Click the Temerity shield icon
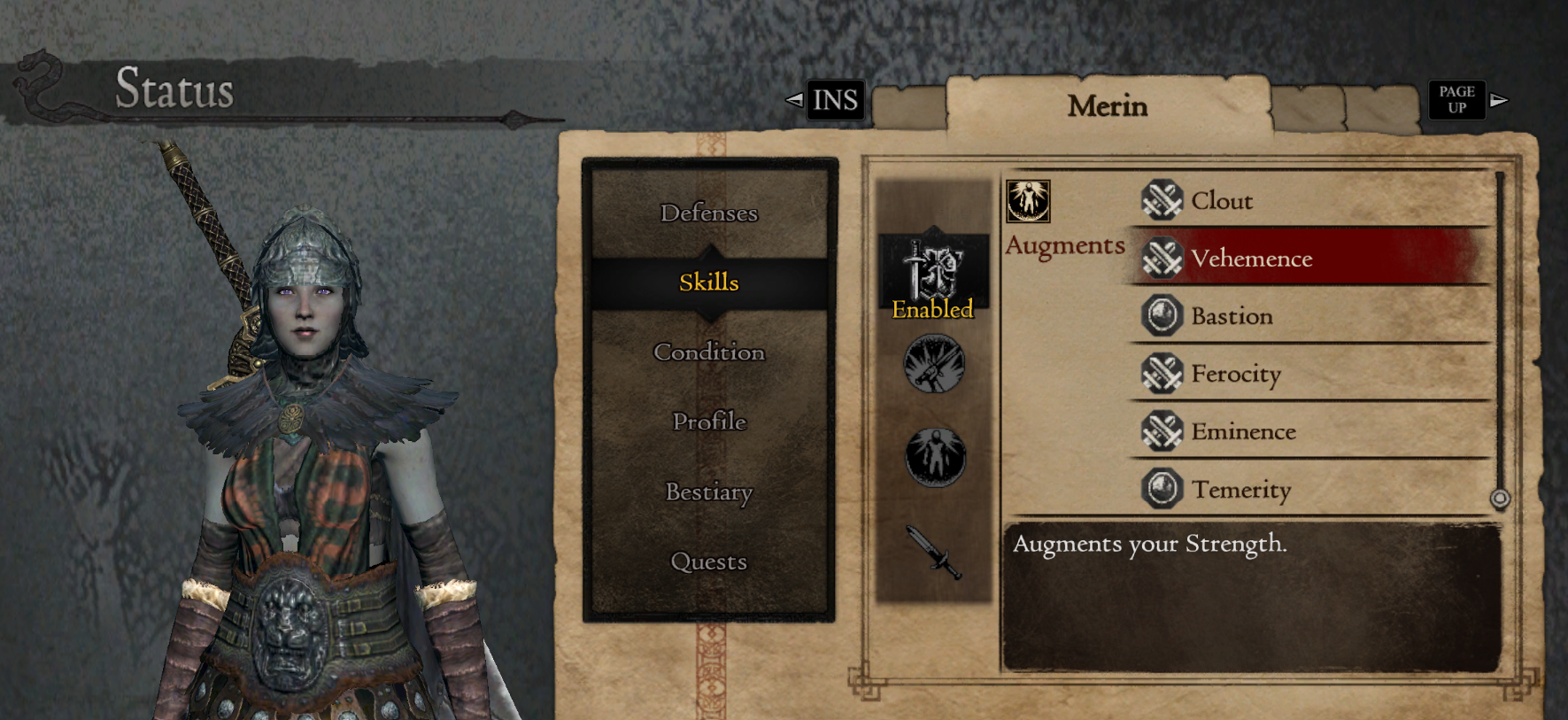Viewport: 1568px width, 720px height. tap(1161, 488)
